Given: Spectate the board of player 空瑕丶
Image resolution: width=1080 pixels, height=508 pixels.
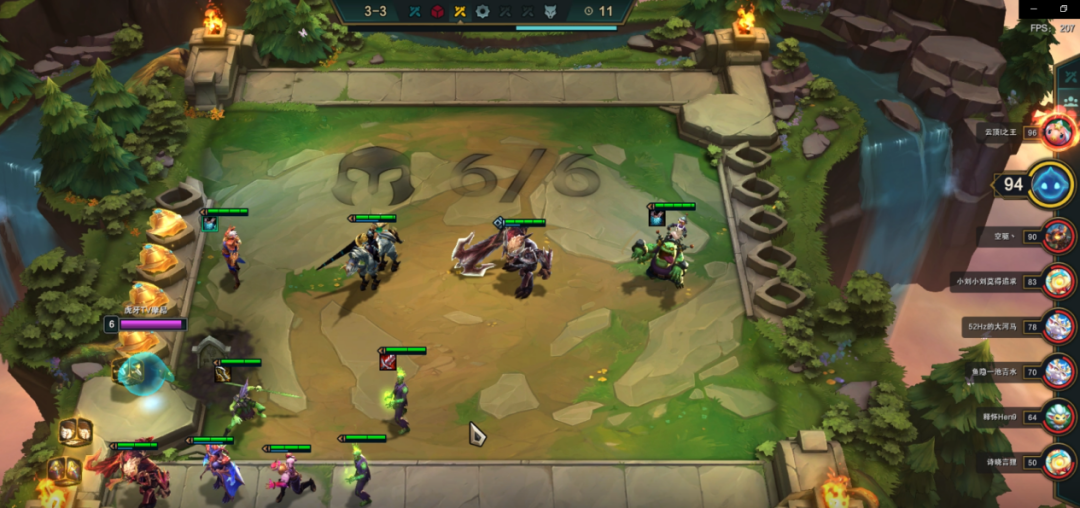Looking at the screenshot, I should (1058, 237).
